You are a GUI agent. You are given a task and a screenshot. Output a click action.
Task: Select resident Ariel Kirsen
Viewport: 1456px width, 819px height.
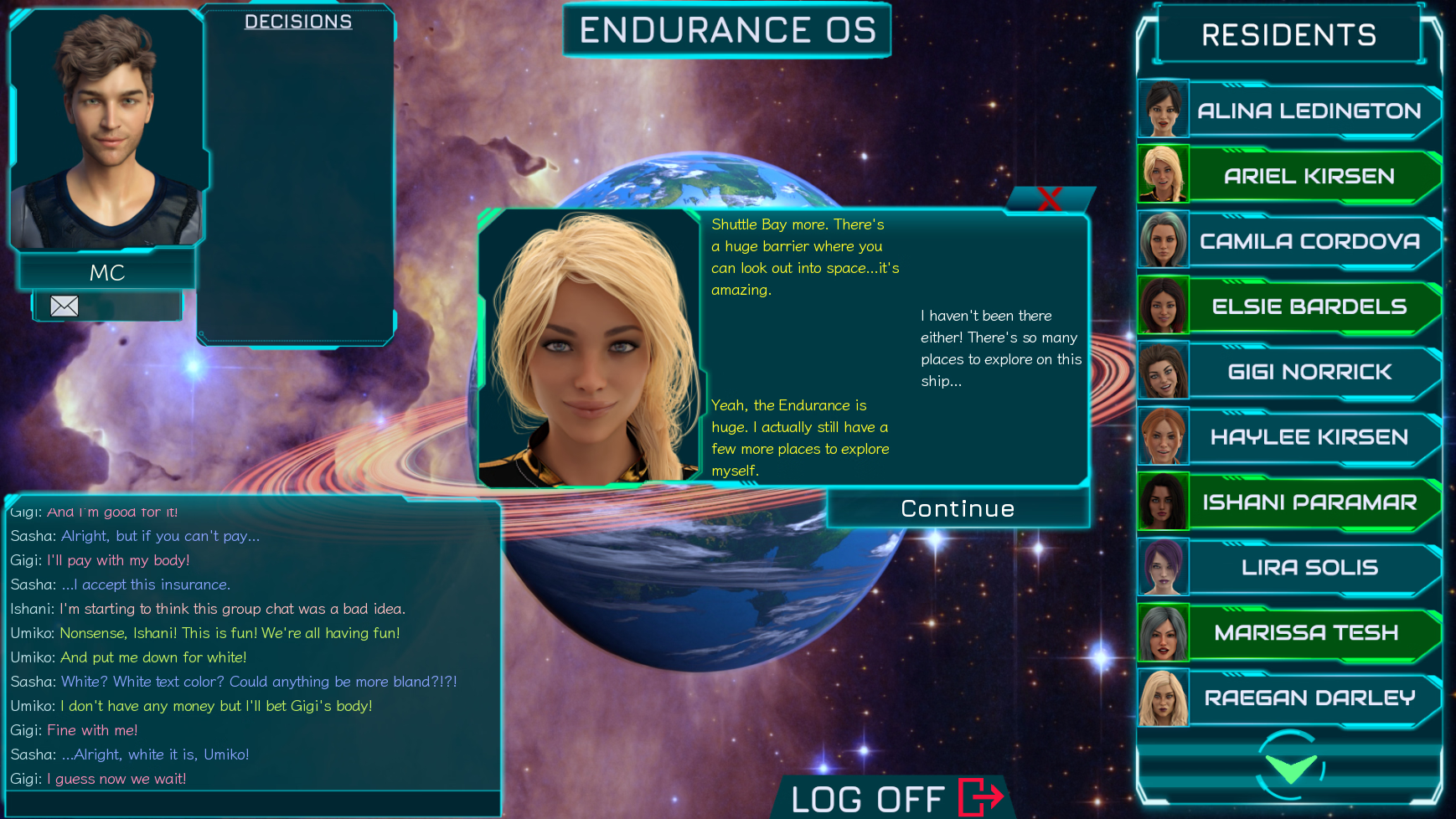click(x=1308, y=176)
